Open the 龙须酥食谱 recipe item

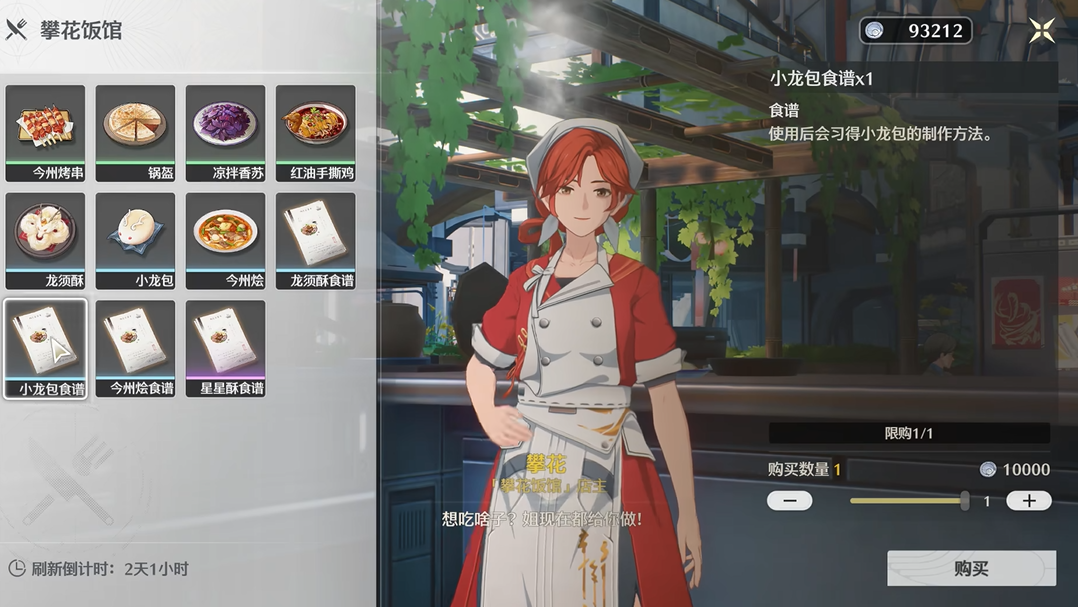(315, 240)
